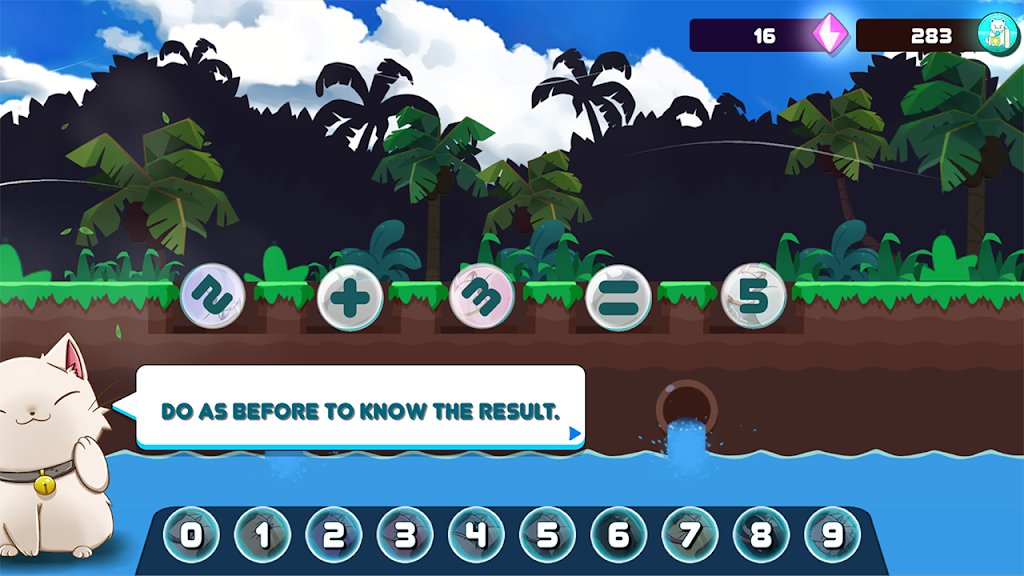The height and width of the screenshot is (576, 1024).
Task: Select the number 4 bubble
Action: 476,535
